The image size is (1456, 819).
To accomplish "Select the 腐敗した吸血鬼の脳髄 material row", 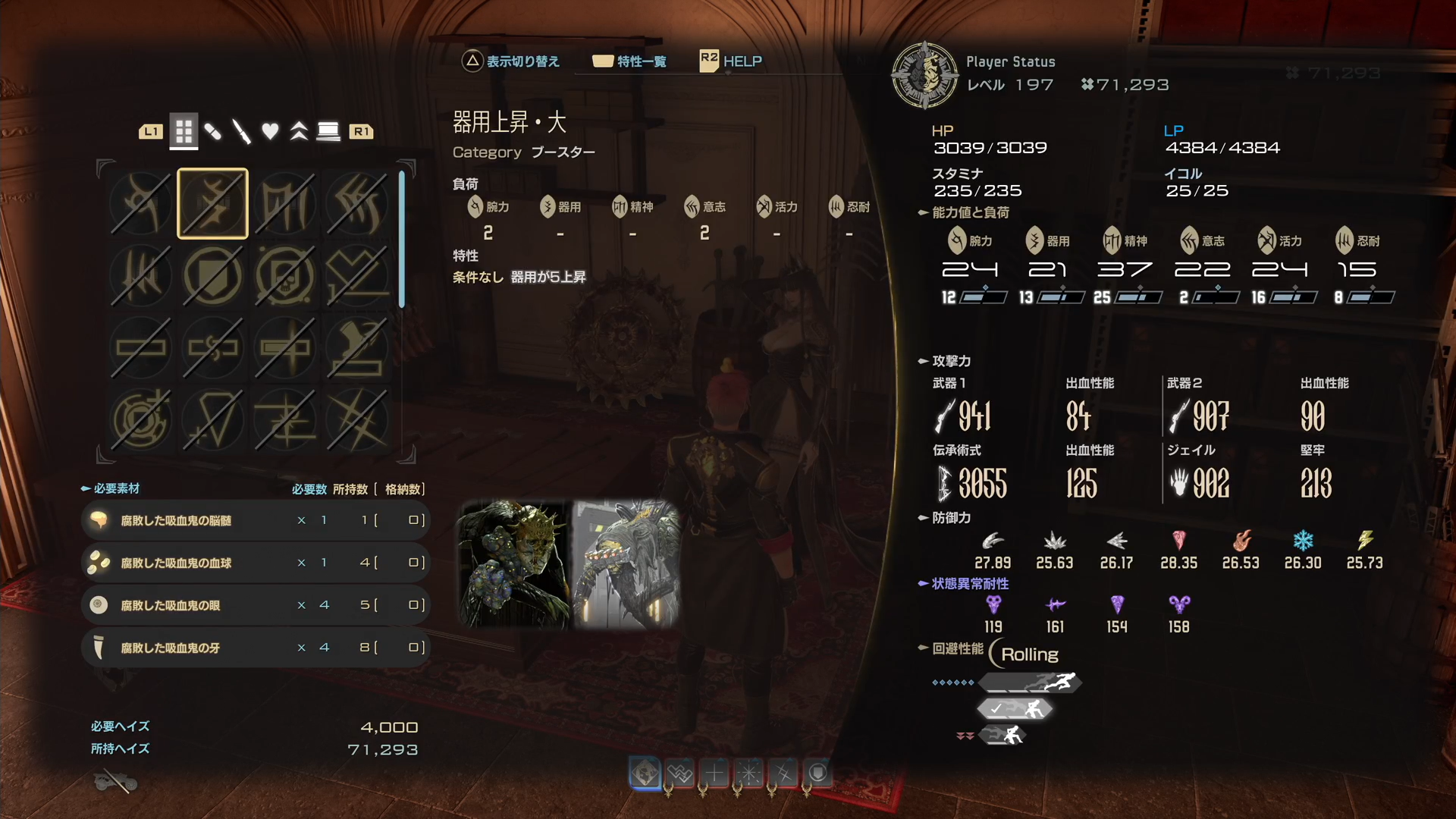I will [255, 520].
